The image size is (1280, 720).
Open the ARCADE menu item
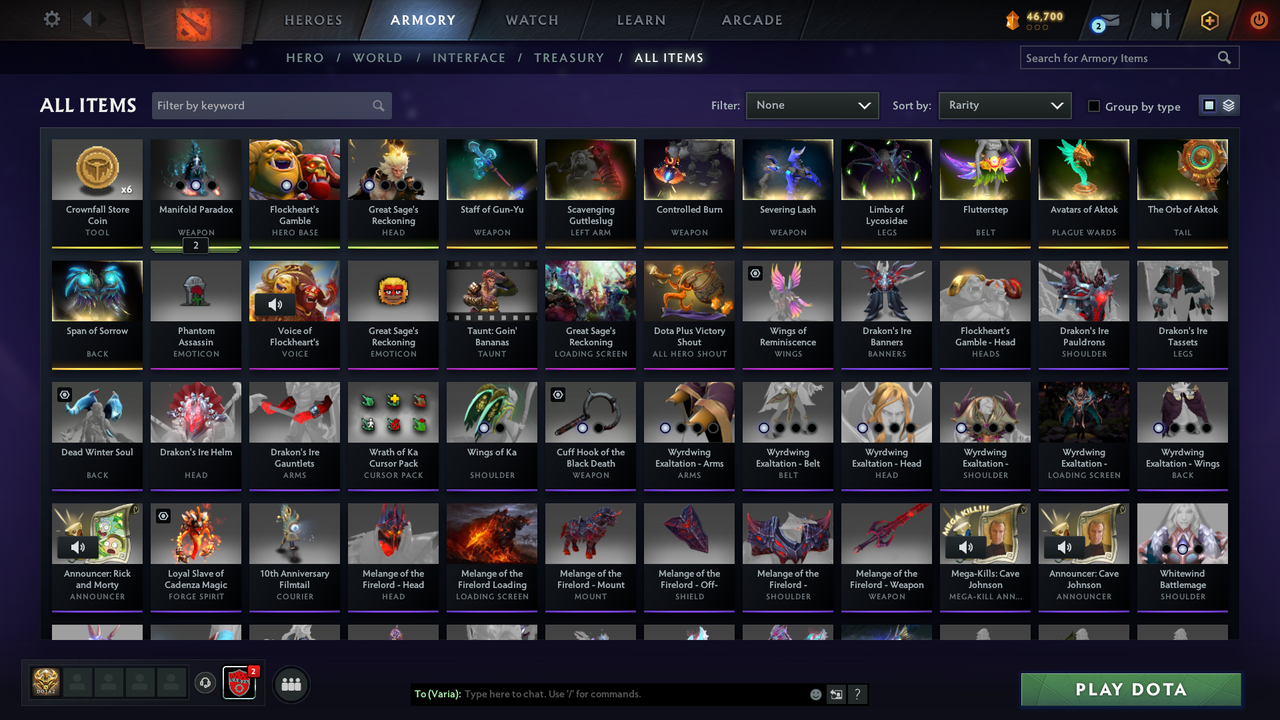tap(751, 19)
